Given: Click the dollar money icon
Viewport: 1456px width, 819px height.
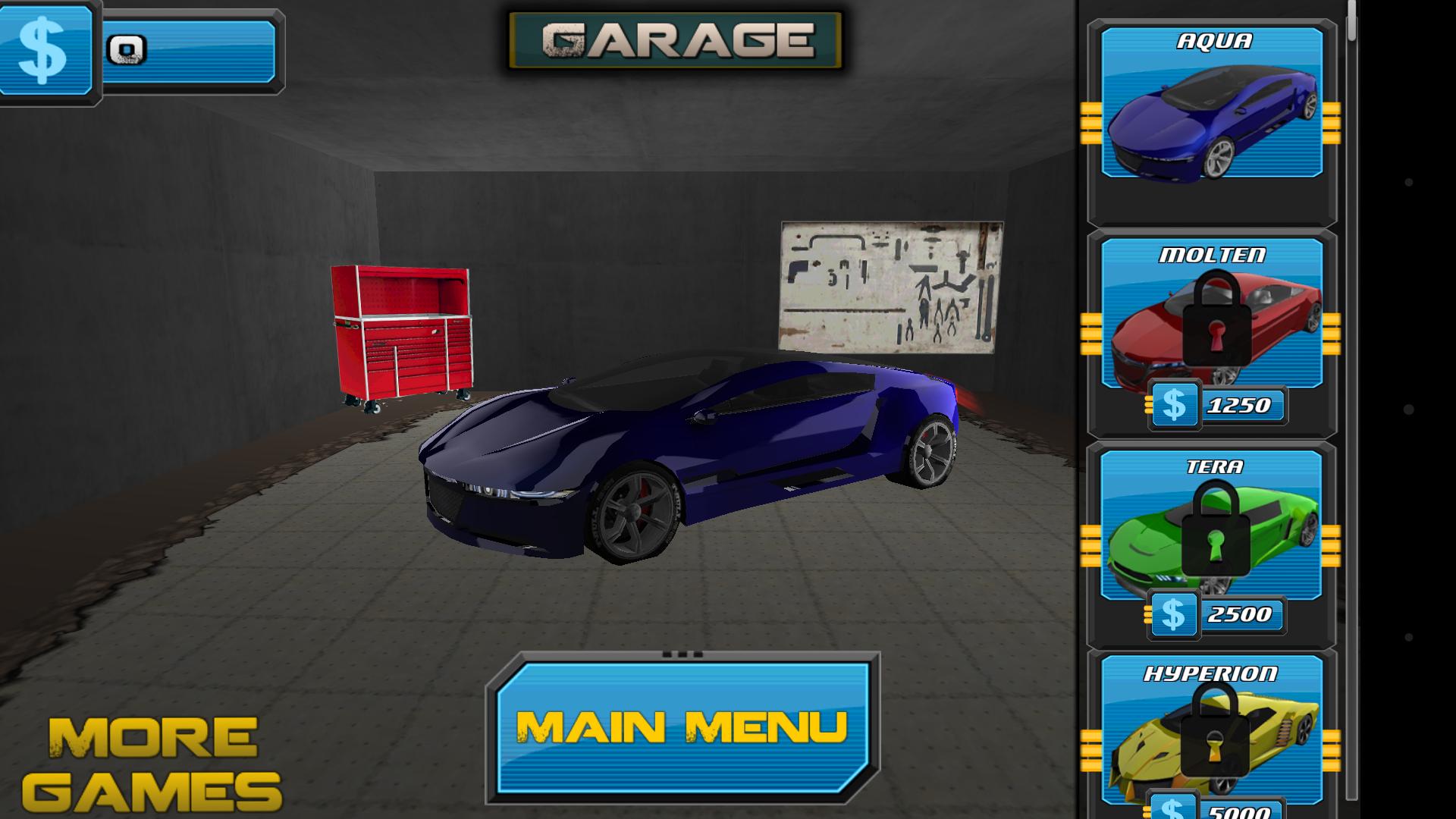Looking at the screenshot, I should coord(44,50).
